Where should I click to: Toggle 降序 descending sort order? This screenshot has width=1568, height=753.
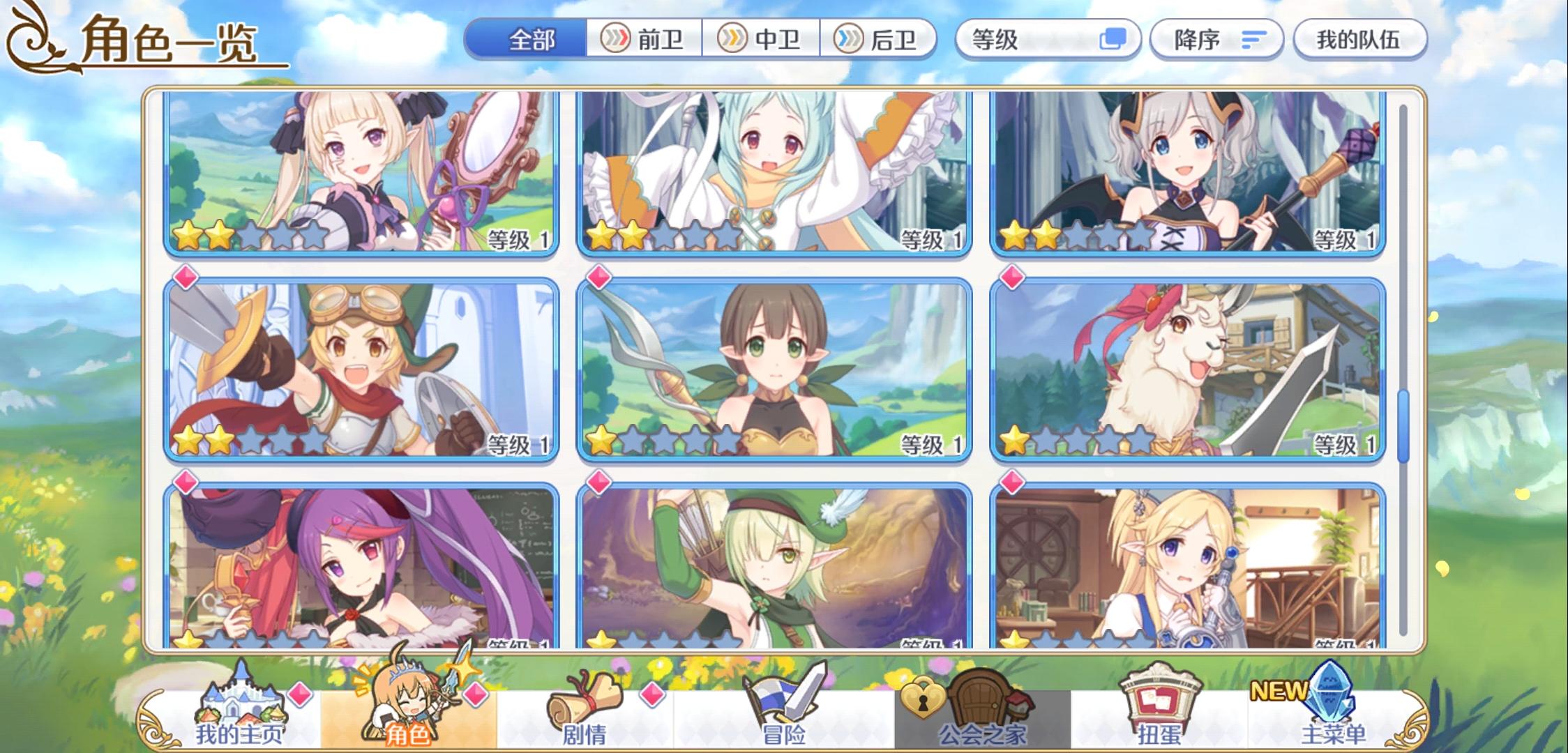pyautogui.click(x=1215, y=40)
